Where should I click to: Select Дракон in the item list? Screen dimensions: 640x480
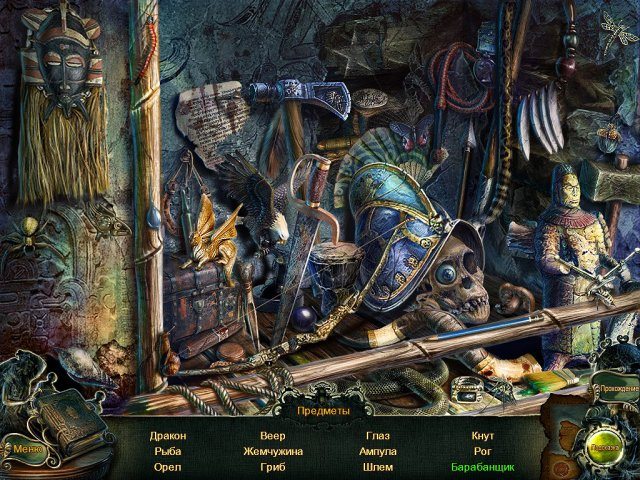(168, 436)
